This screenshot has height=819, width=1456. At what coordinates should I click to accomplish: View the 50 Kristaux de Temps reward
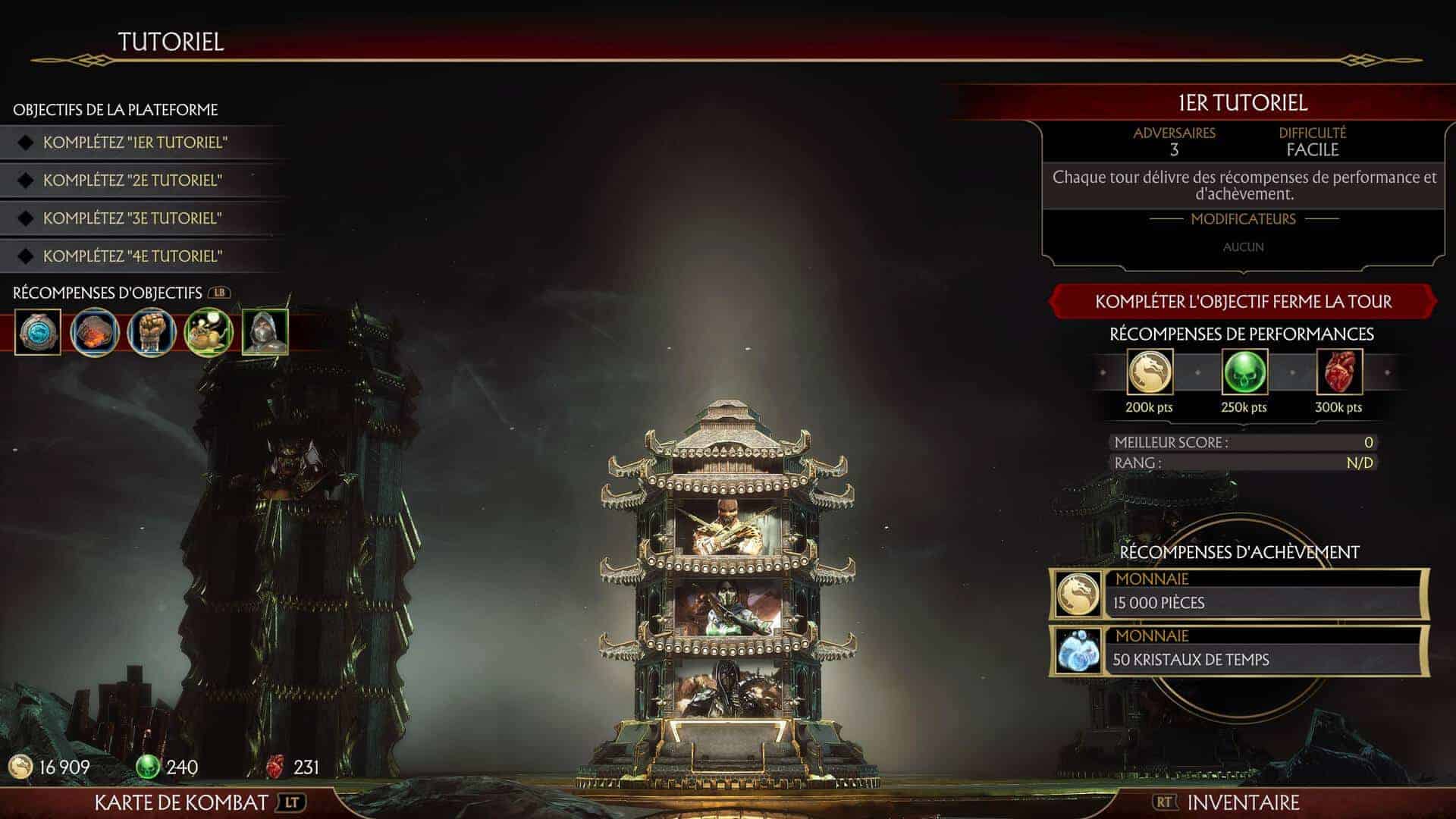click(1240, 650)
